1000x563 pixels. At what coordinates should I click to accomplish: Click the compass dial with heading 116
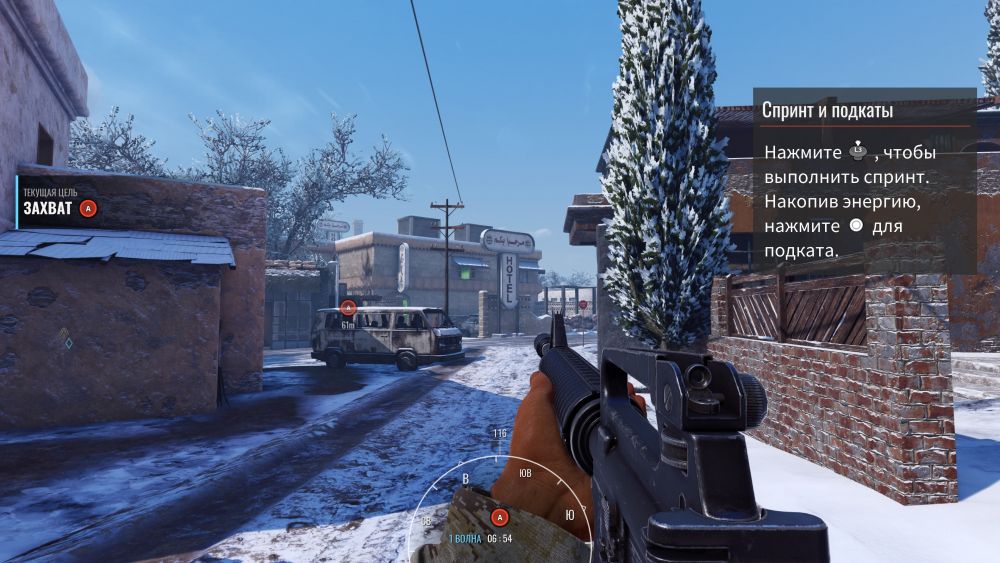(x=500, y=490)
